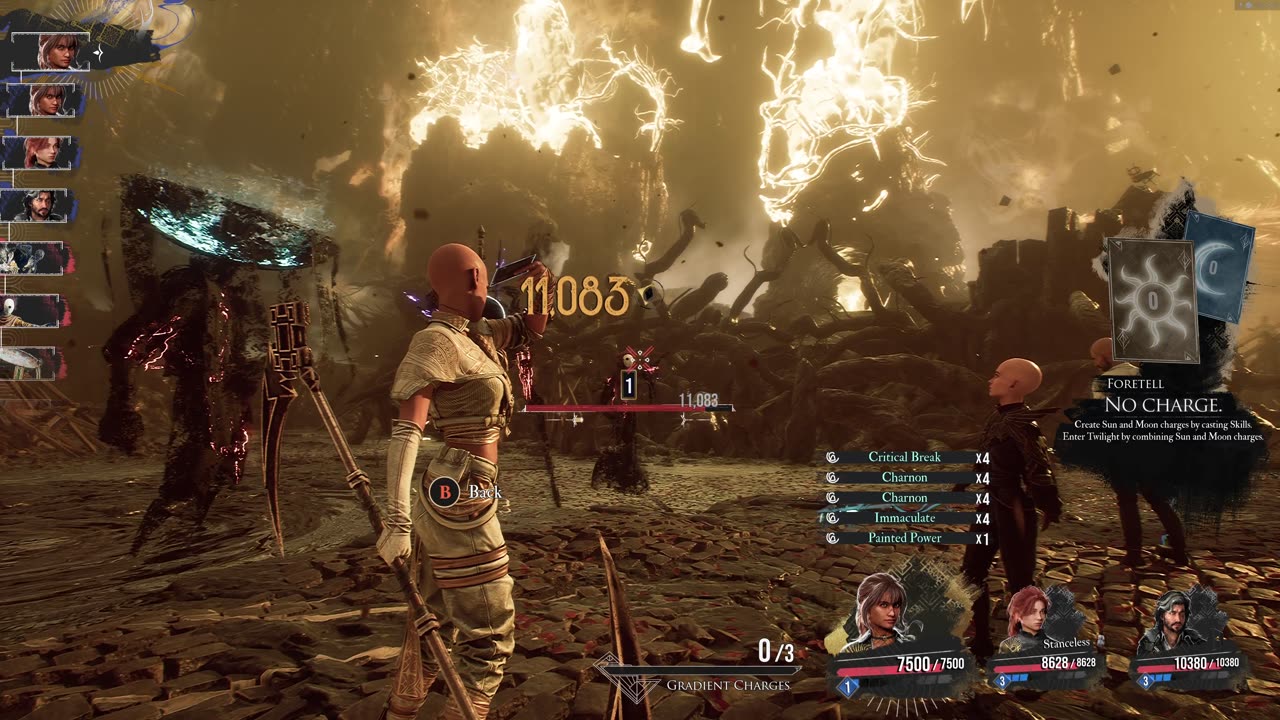The height and width of the screenshot is (720, 1280).
Task: Select the Sun charge card
Action: (x=1151, y=300)
